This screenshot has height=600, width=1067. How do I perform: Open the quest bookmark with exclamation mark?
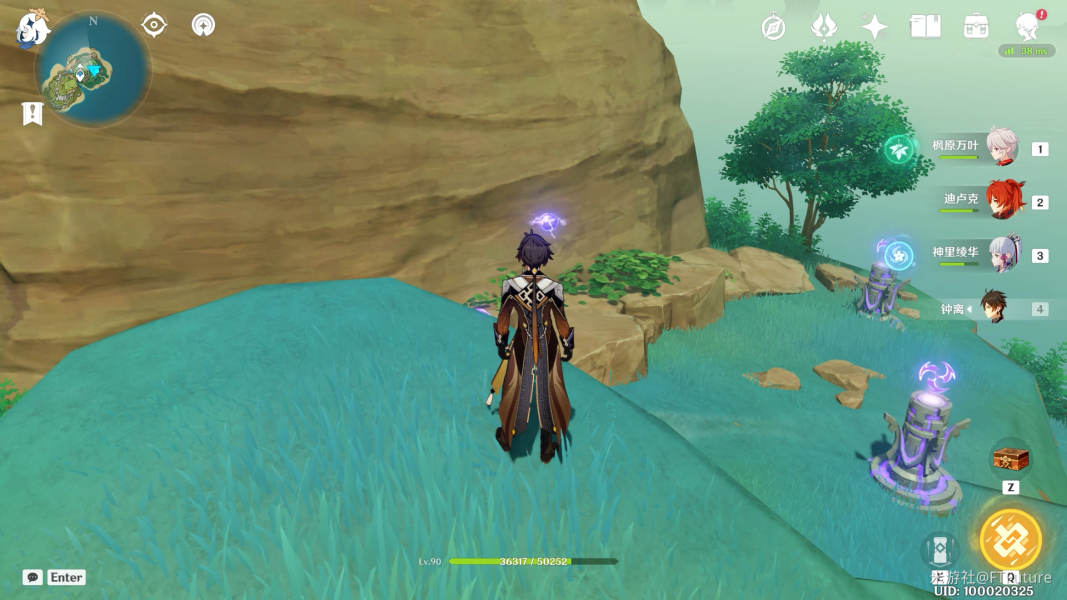click(32, 114)
